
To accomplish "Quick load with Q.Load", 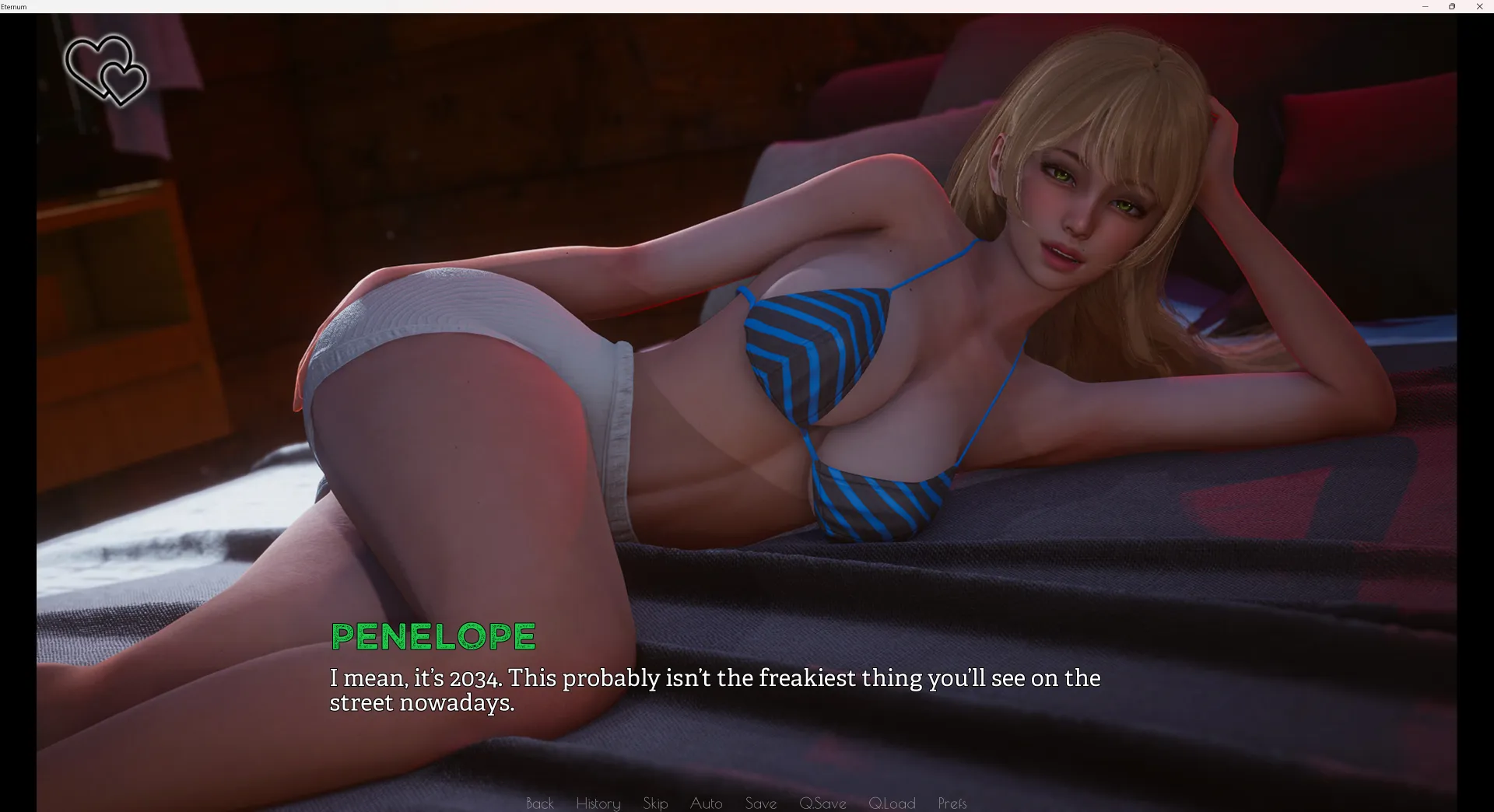I will pyautogui.click(x=892, y=803).
